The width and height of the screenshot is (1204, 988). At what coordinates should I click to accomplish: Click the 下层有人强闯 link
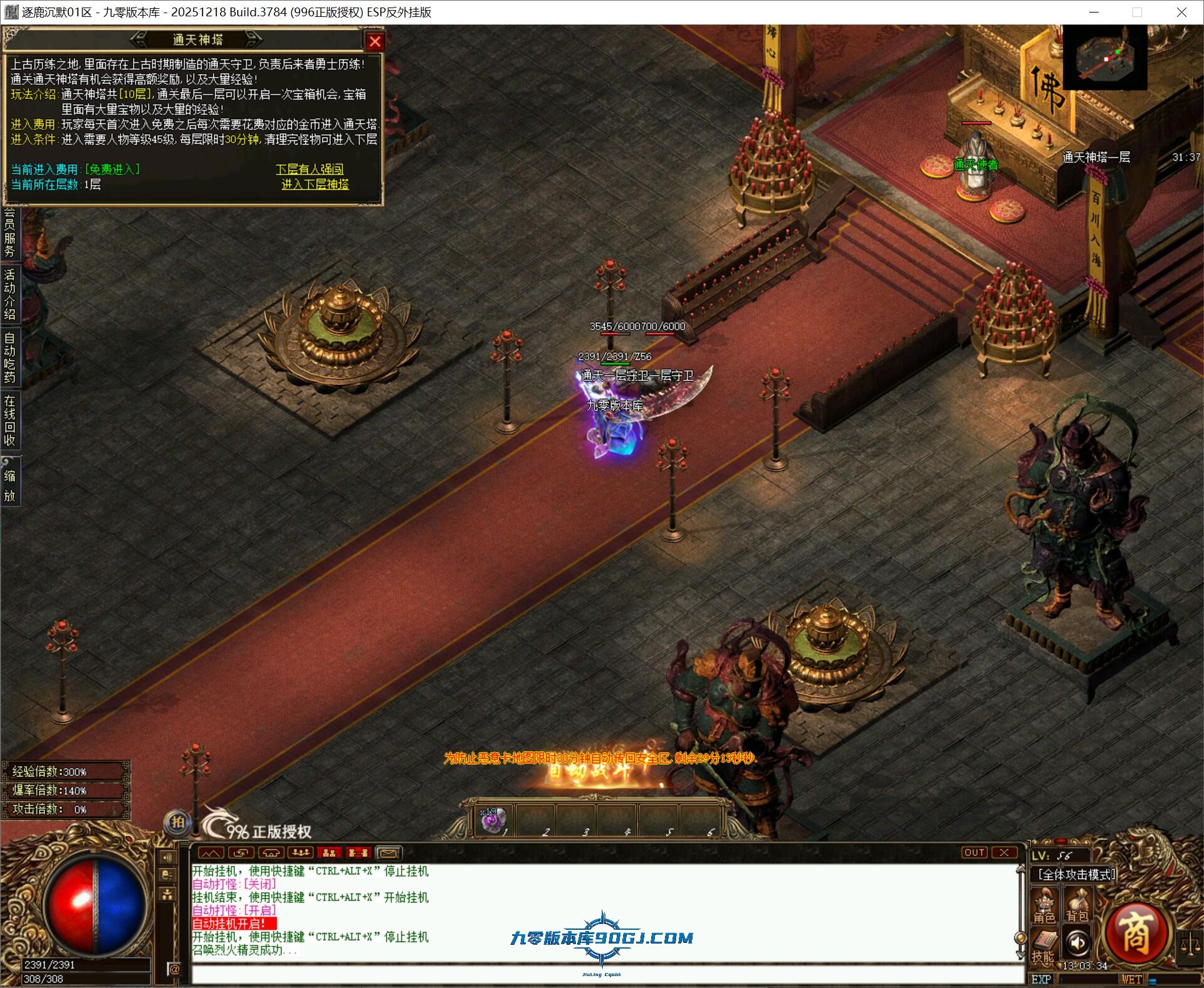tap(310, 169)
